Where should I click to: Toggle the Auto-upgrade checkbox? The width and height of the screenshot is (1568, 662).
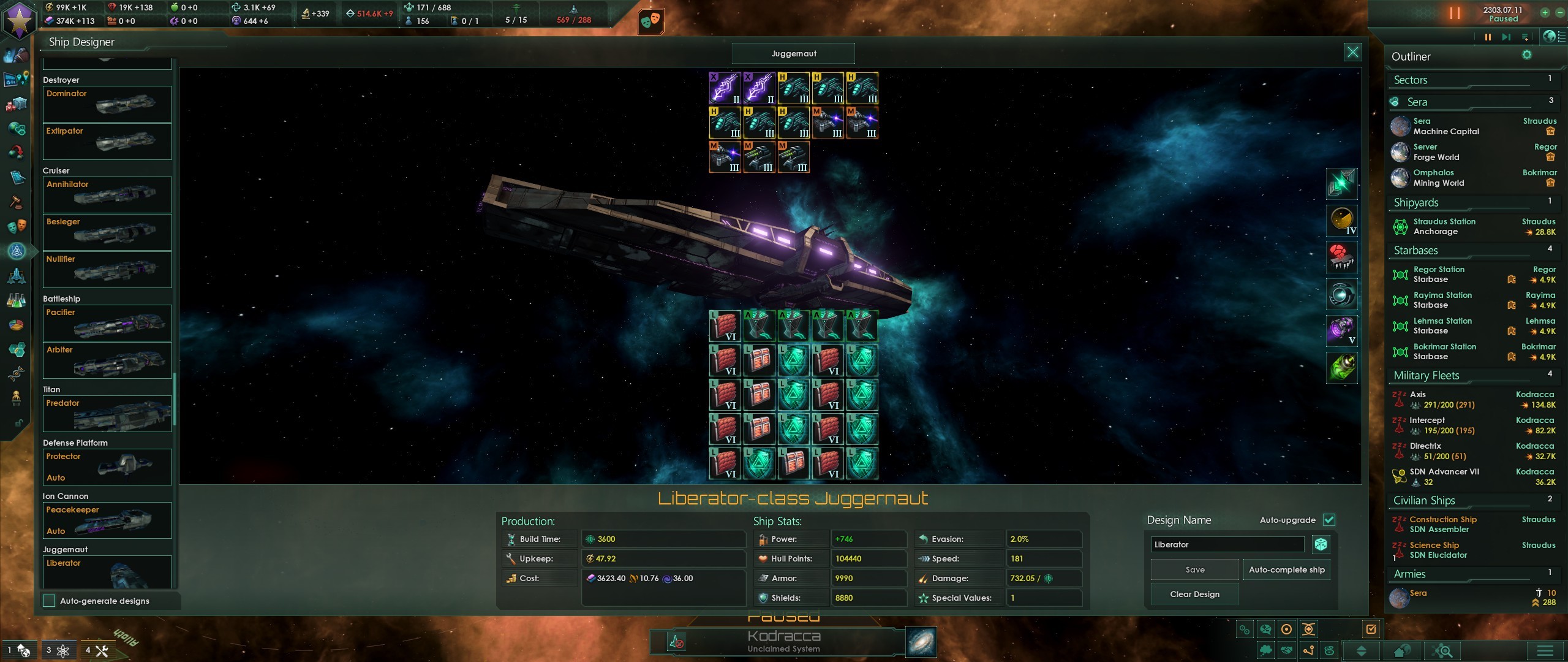[1329, 520]
